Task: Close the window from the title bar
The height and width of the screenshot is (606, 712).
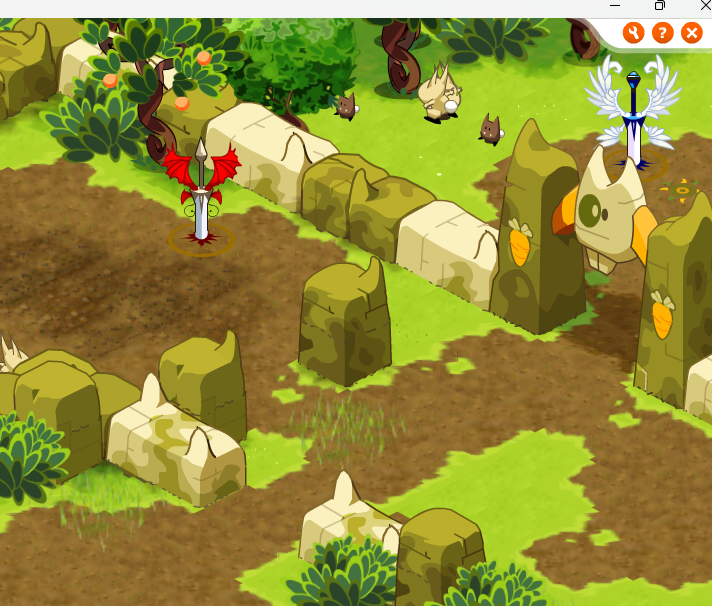Action: click(x=704, y=6)
